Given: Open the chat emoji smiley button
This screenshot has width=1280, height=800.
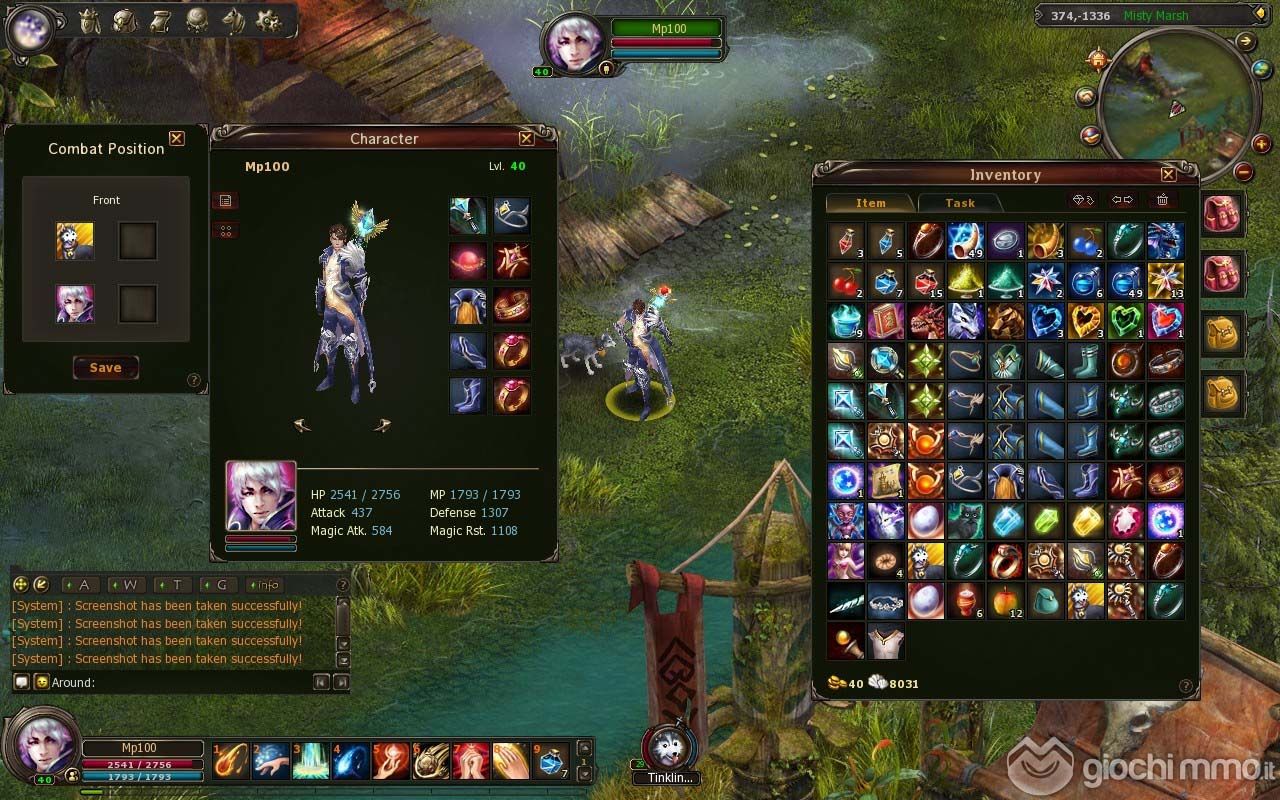Looking at the screenshot, I should click(x=41, y=682).
